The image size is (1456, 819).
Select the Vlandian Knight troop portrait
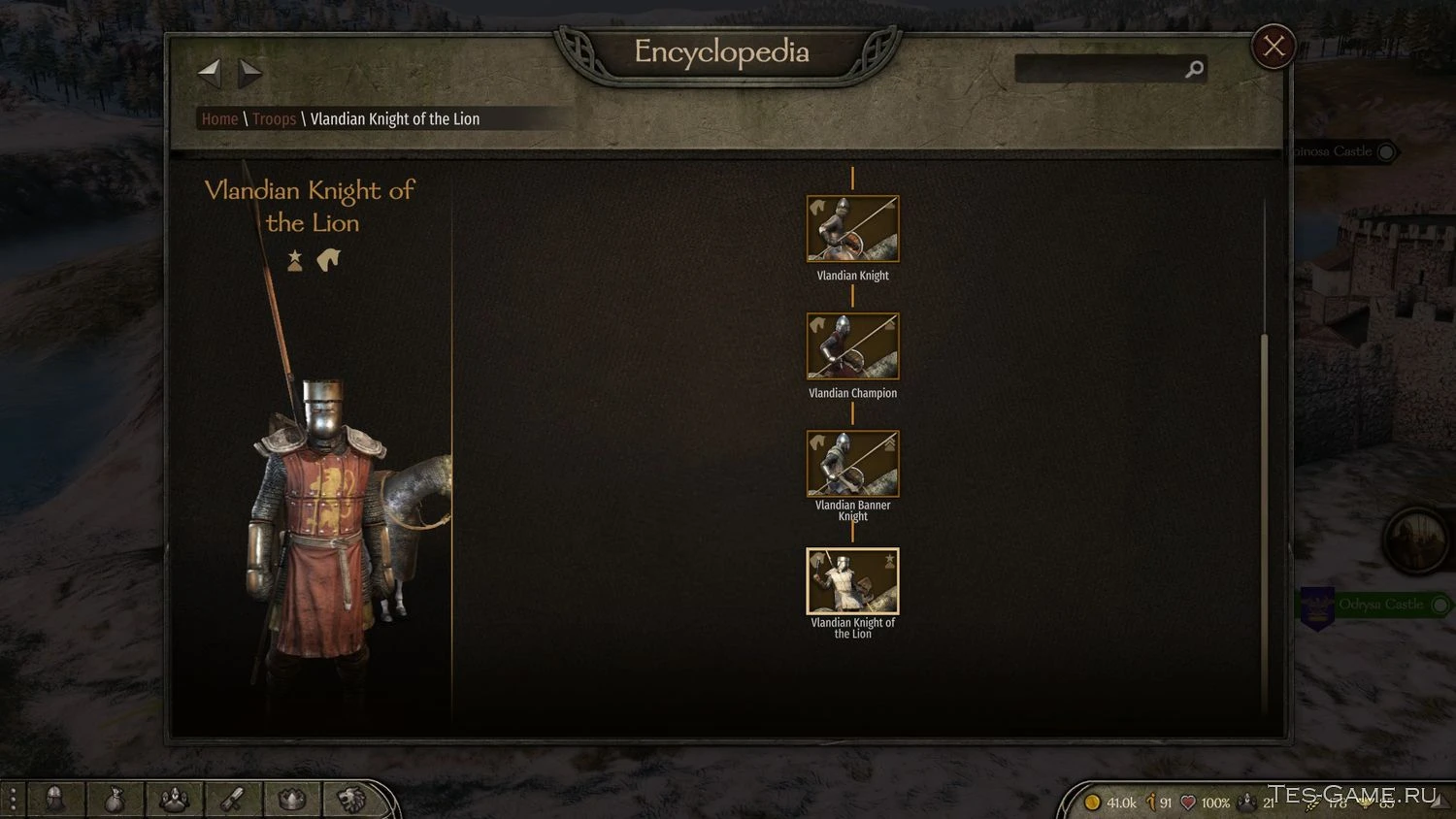851,228
